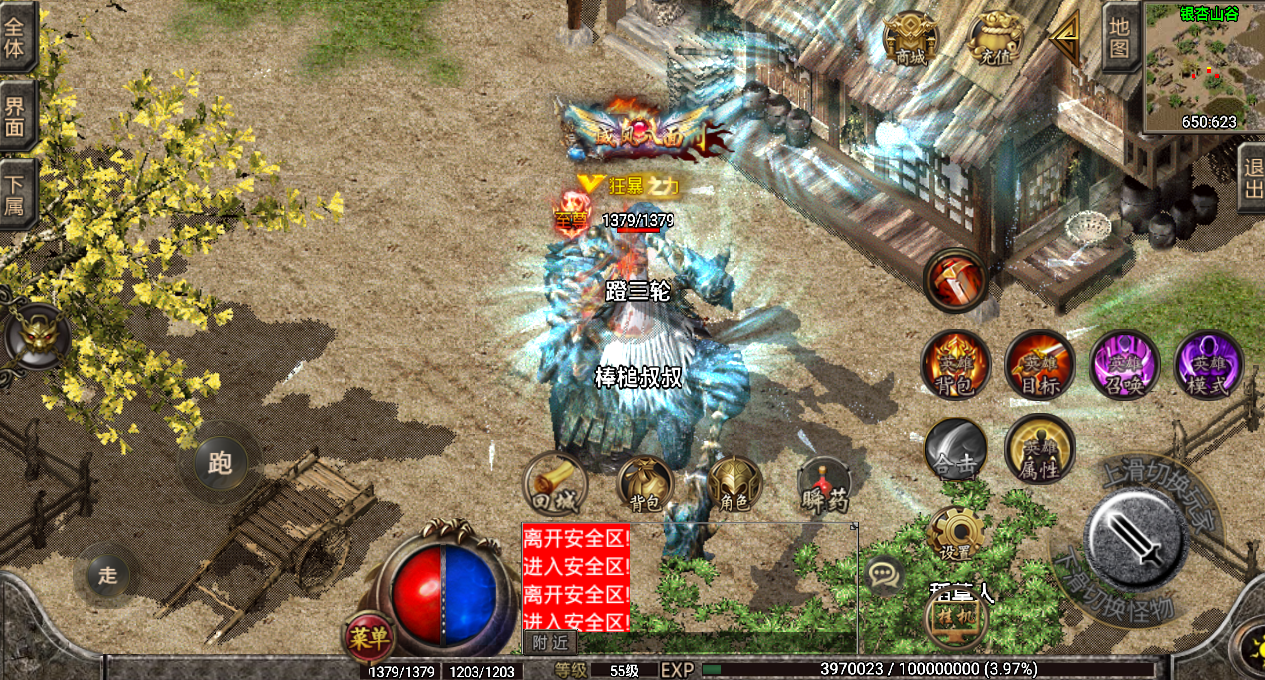Select the 全体 tab on left edge
1265x680 pixels.
(x=16, y=37)
